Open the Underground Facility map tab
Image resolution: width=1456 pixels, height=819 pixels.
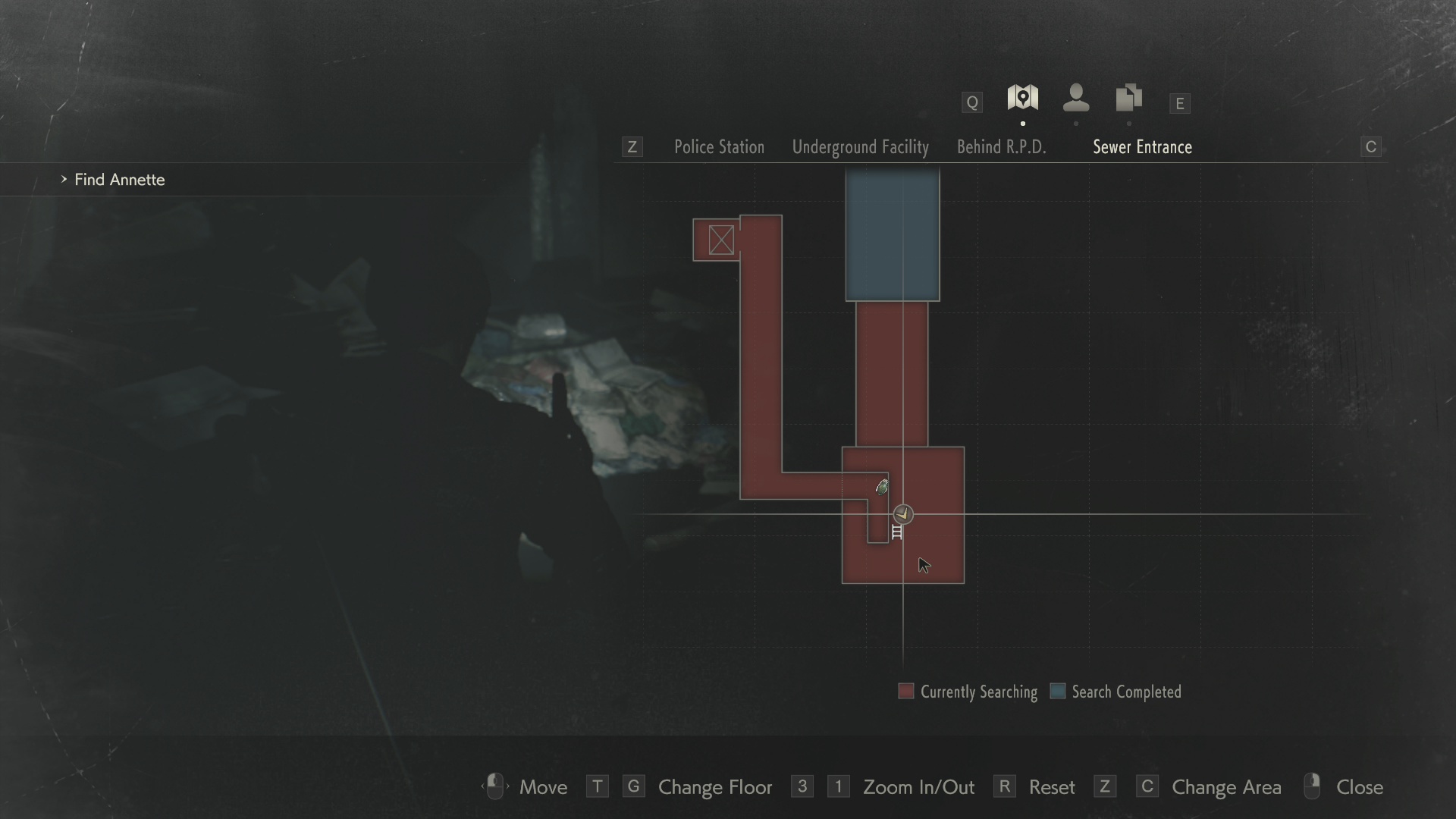click(x=860, y=147)
